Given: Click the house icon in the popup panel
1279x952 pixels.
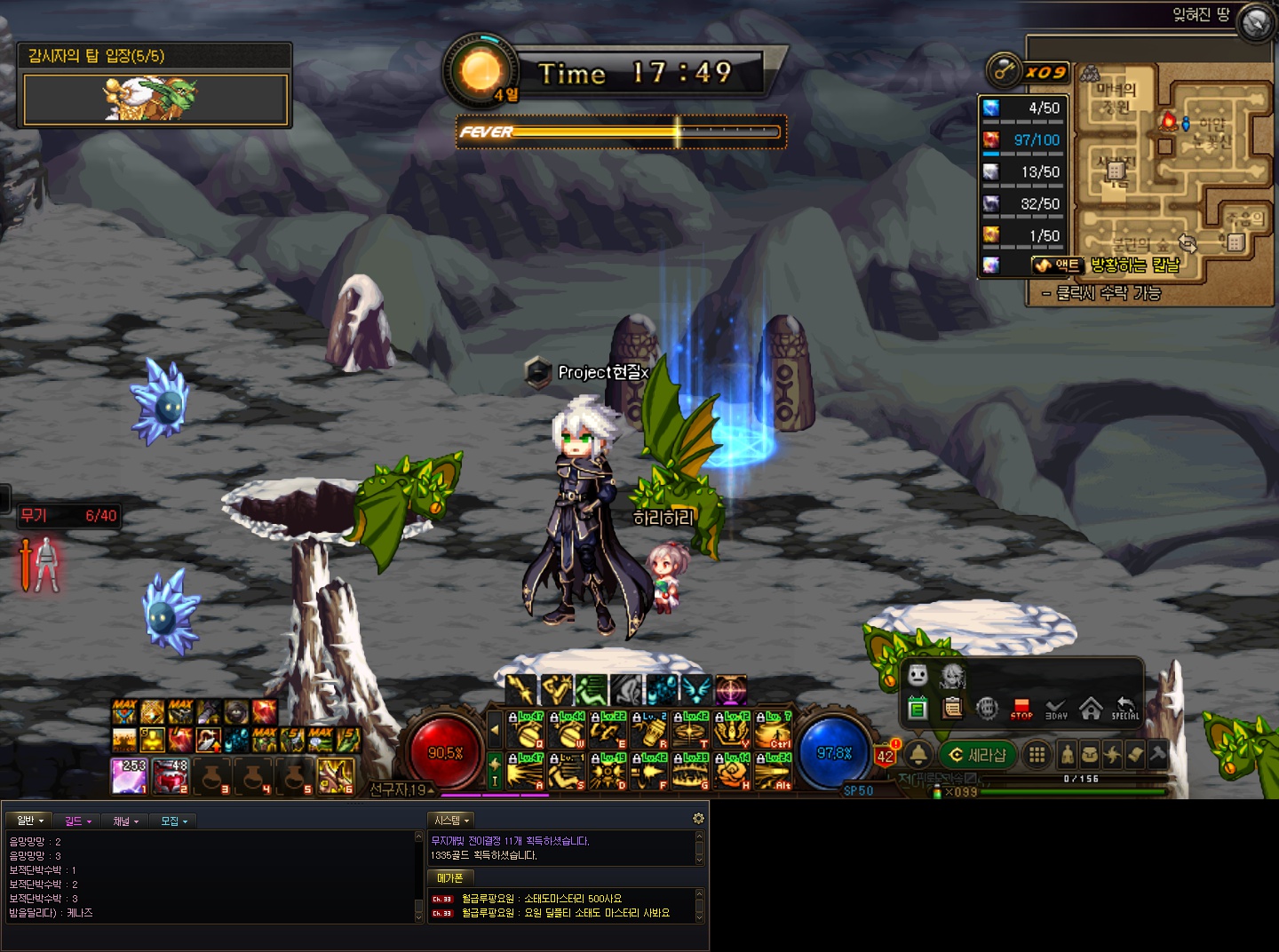Looking at the screenshot, I should [x=1091, y=708].
